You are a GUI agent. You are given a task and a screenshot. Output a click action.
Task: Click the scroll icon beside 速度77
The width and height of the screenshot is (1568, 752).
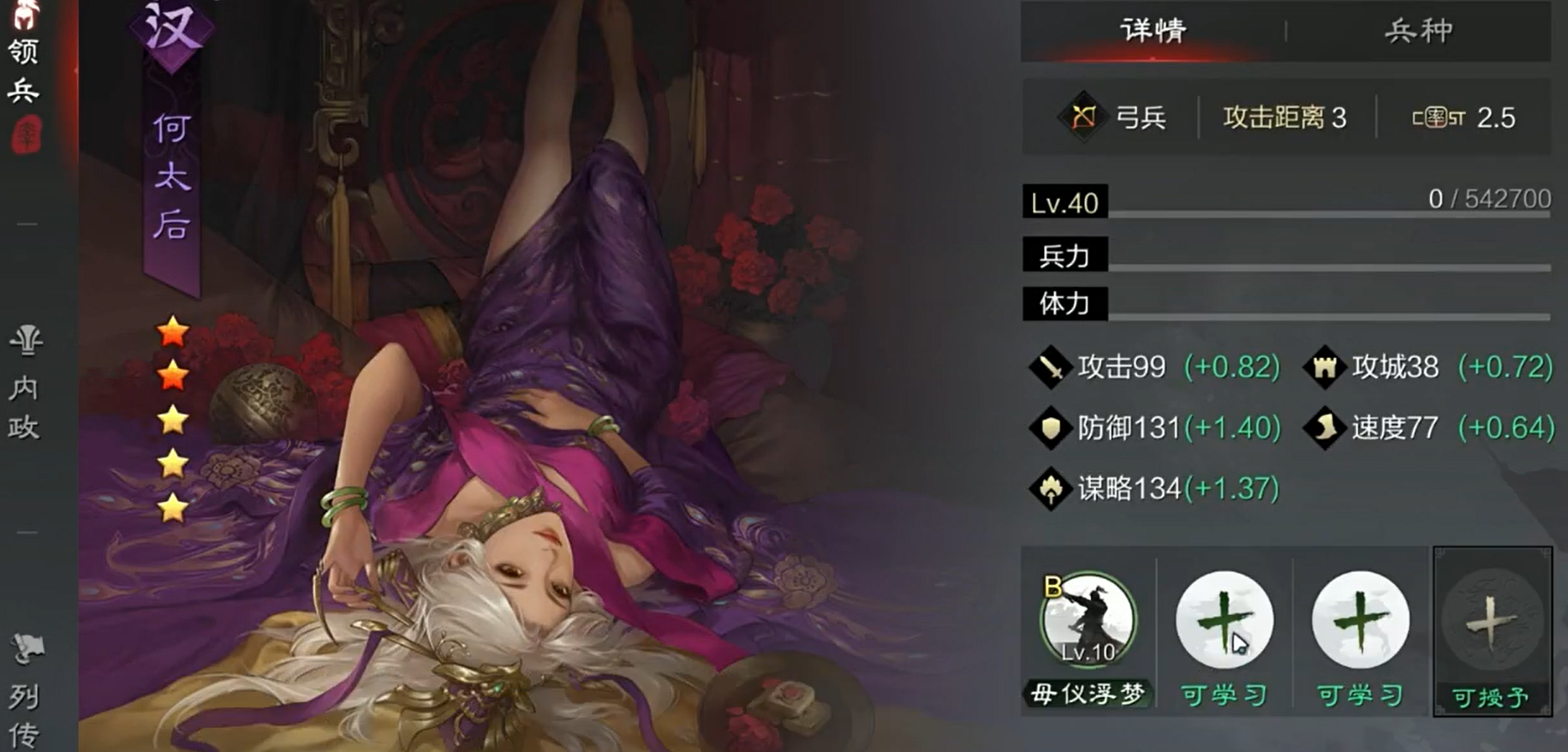click(1325, 427)
